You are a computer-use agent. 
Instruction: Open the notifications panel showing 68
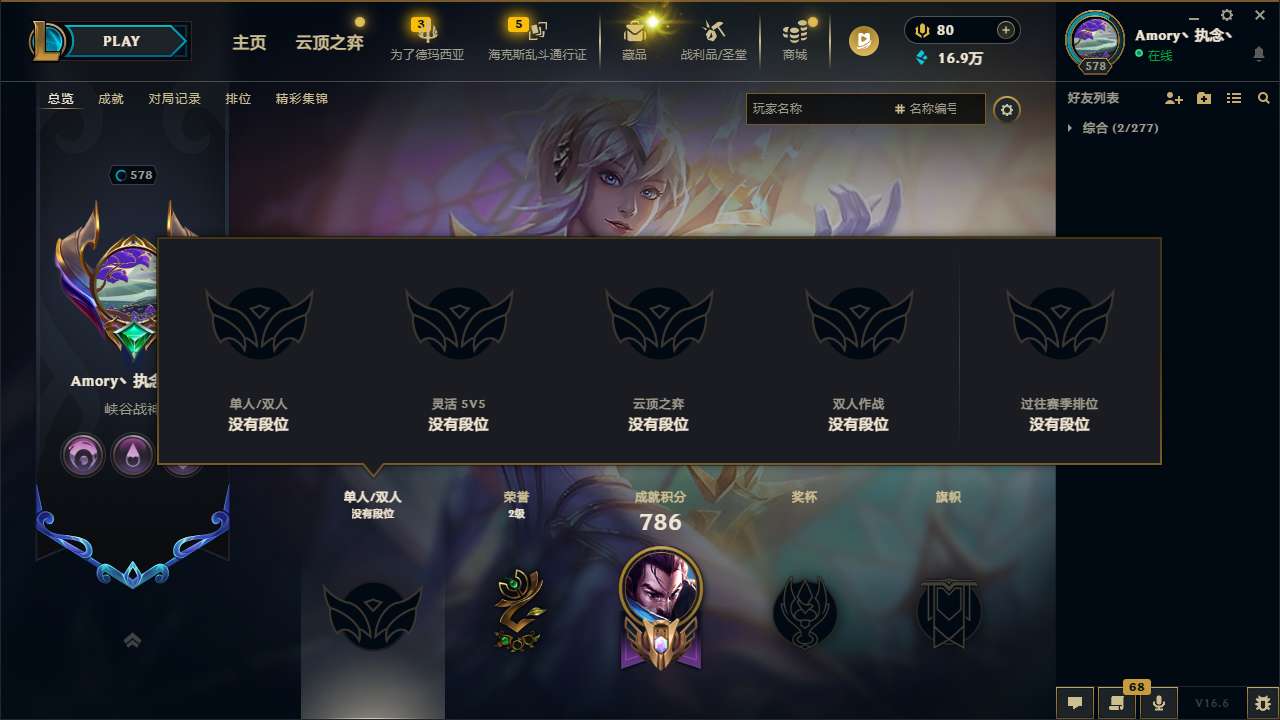[1117, 702]
